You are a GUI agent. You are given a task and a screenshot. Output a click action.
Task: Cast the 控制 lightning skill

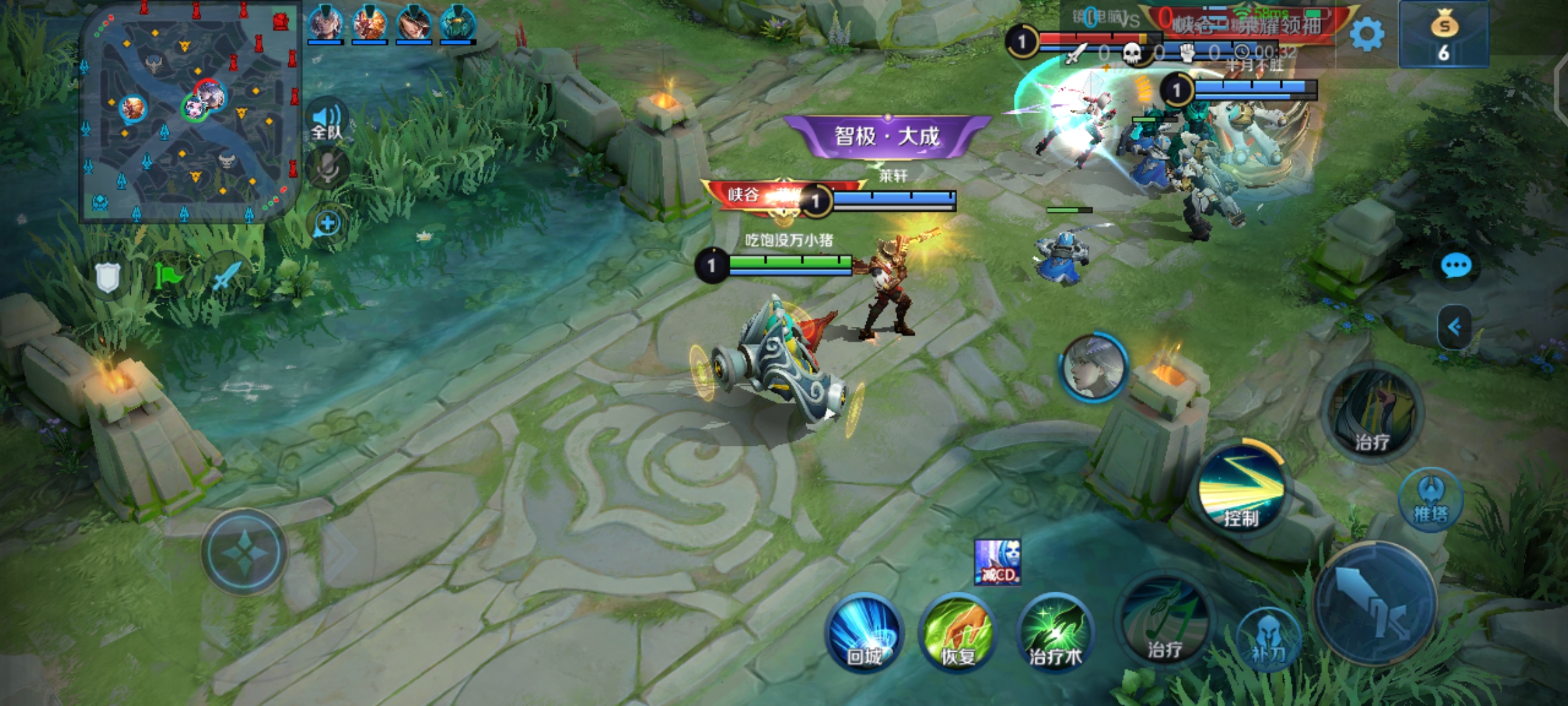click(x=1241, y=490)
